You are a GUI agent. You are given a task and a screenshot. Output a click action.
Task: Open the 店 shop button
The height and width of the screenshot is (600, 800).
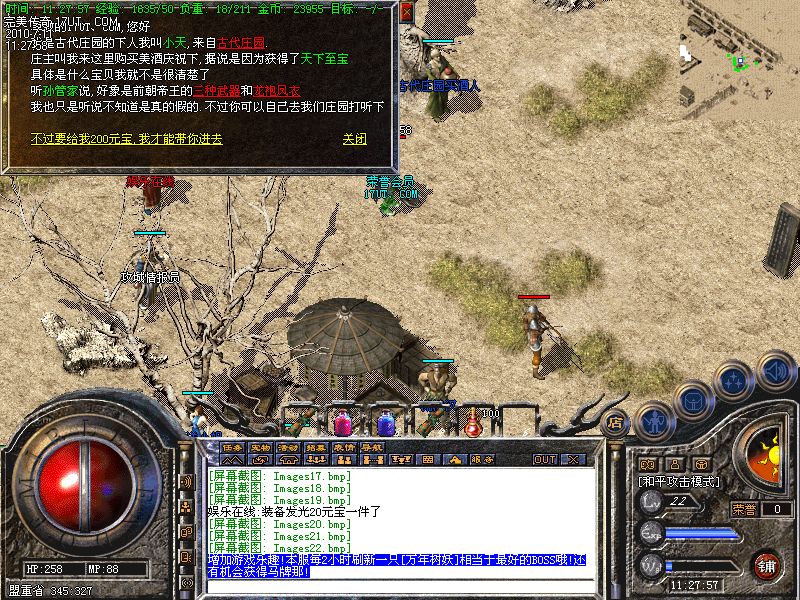point(615,422)
